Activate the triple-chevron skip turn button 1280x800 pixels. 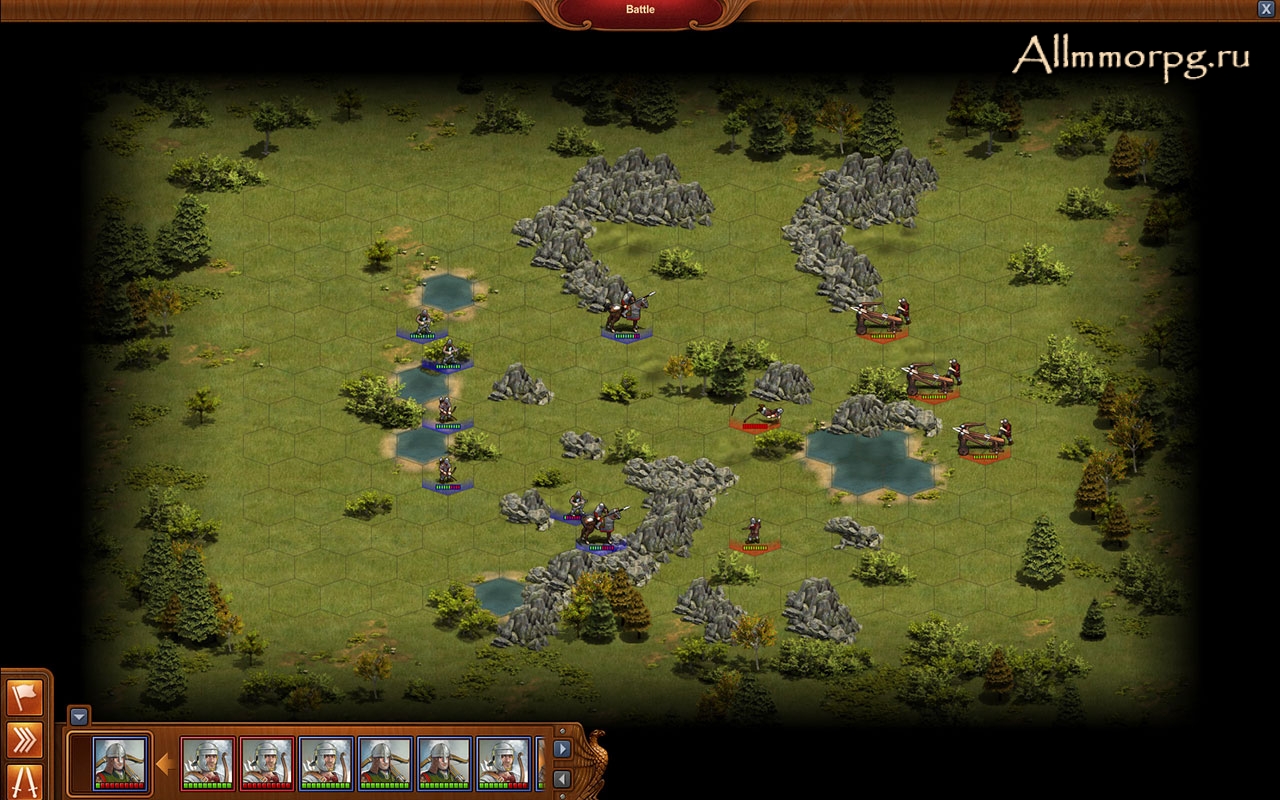[25, 739]
